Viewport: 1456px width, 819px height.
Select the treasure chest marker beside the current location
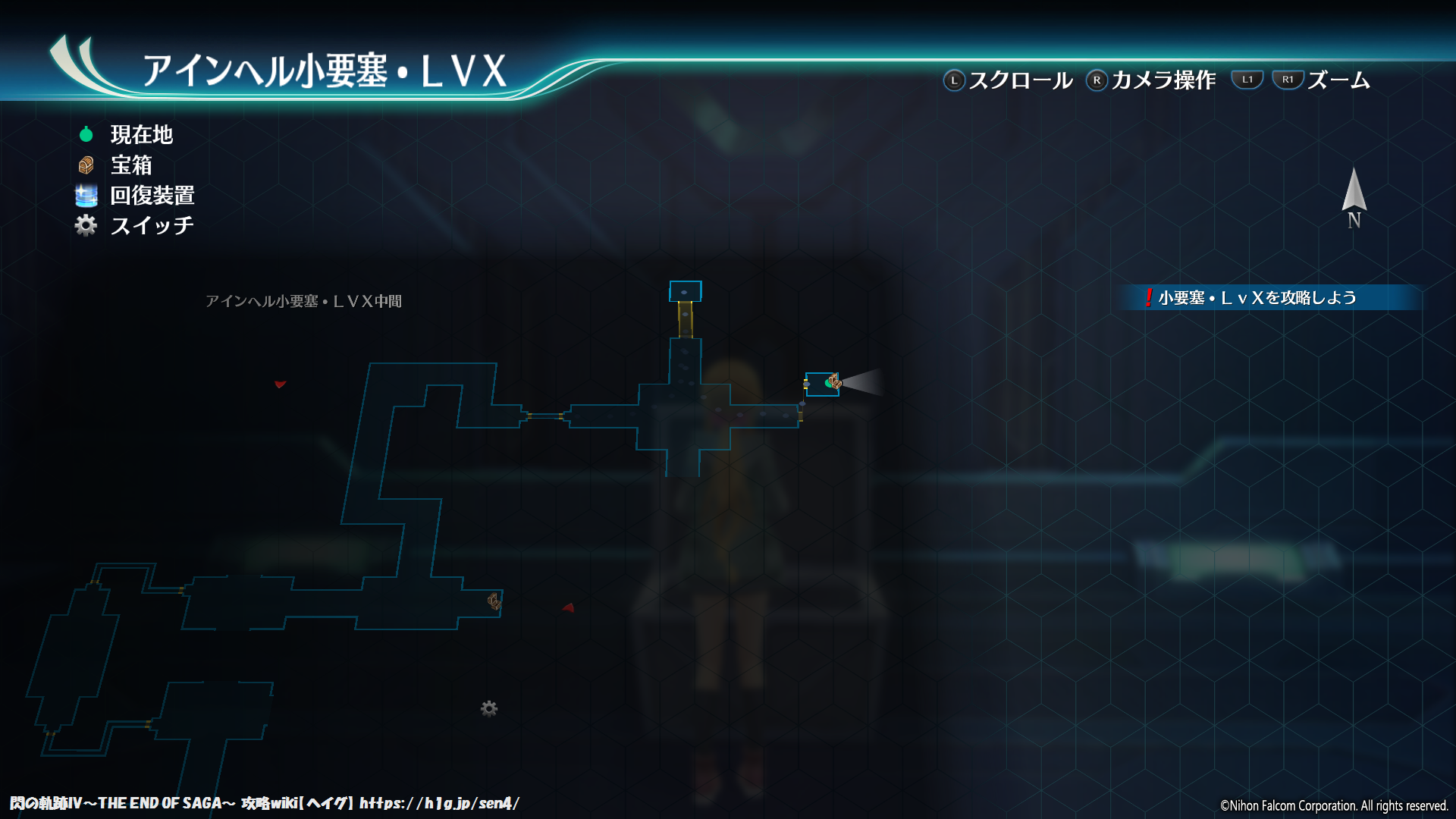tap(835, 381)
